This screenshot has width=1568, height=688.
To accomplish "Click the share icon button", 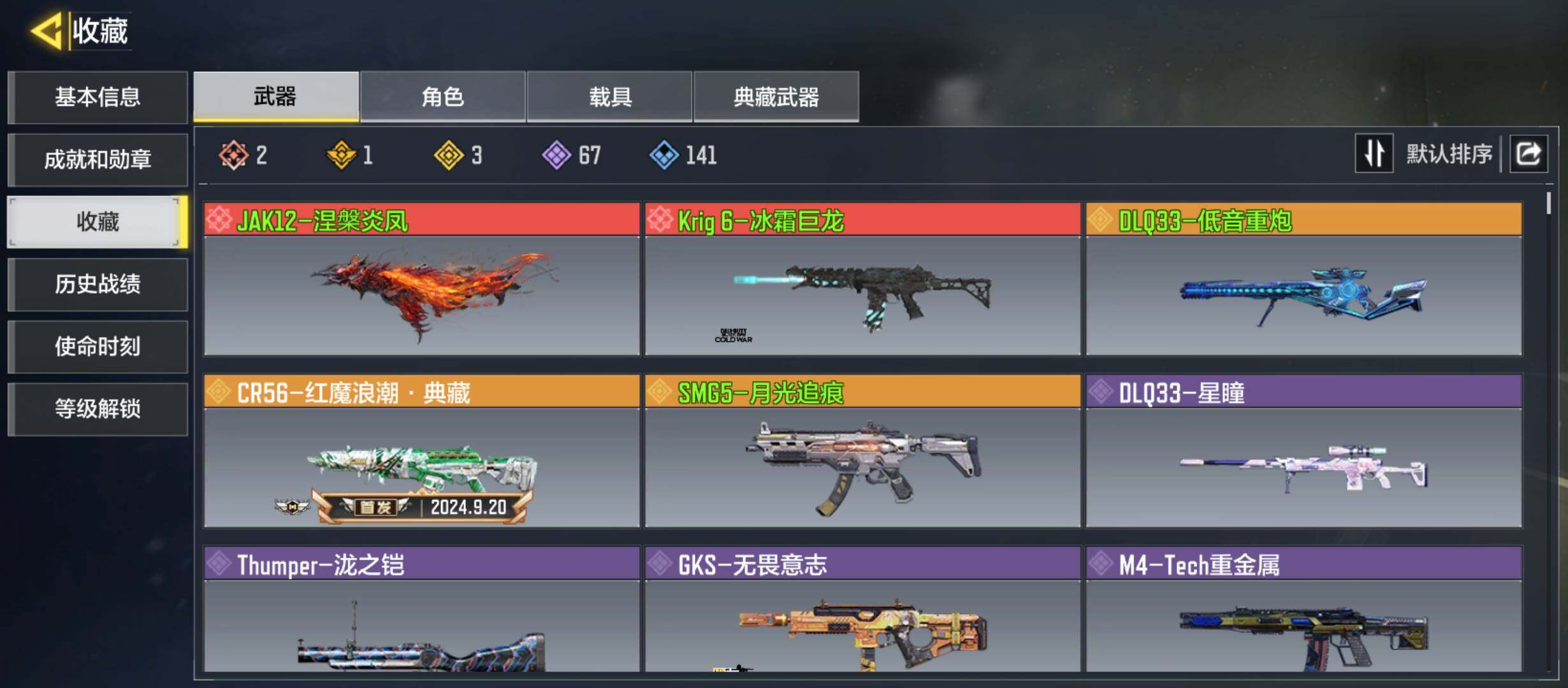I will point(1528,154).
